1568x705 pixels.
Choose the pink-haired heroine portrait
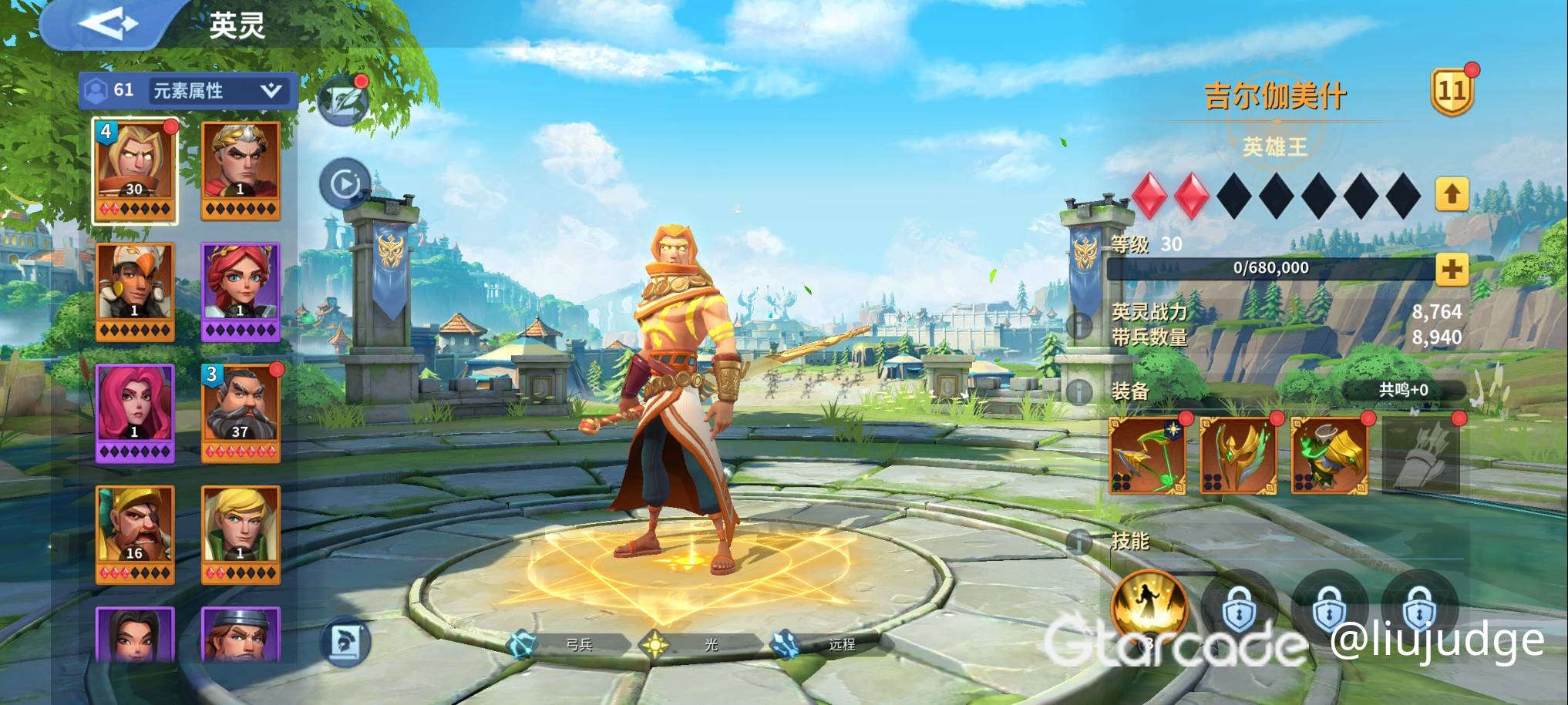tap(135, 413)
